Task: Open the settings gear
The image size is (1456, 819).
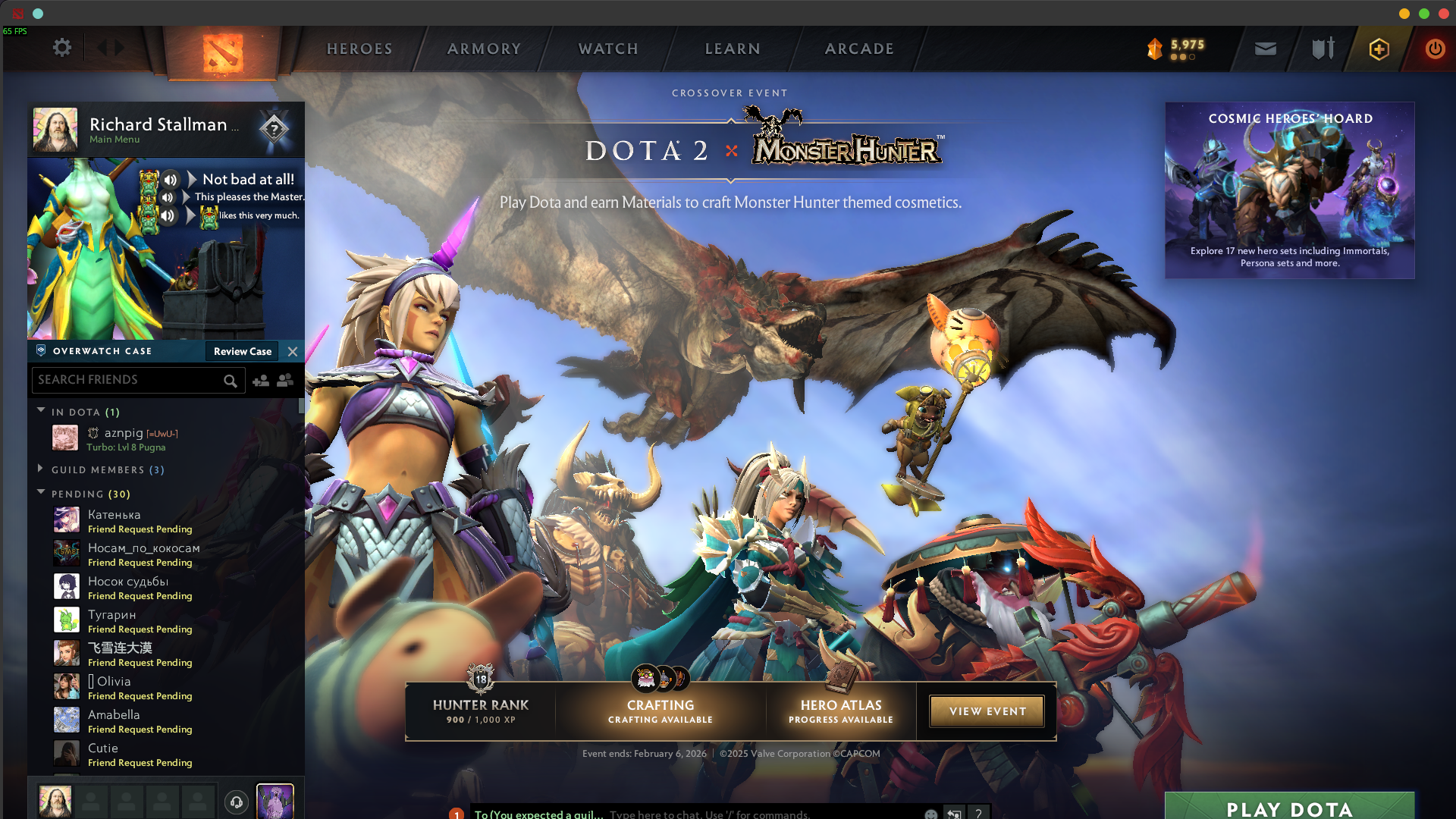Action: 62,47
